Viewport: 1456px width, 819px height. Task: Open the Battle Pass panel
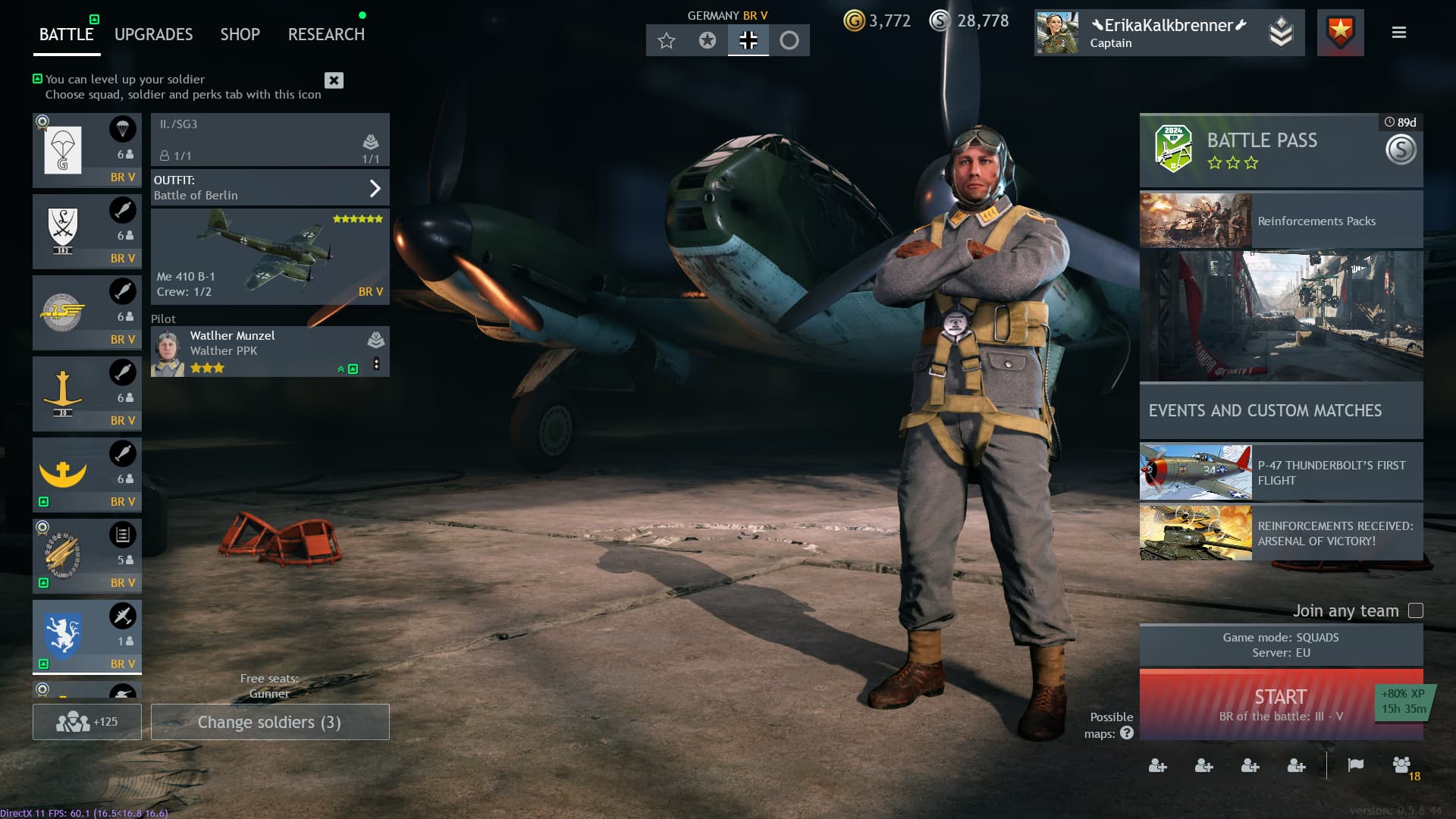coord(1280,150)
